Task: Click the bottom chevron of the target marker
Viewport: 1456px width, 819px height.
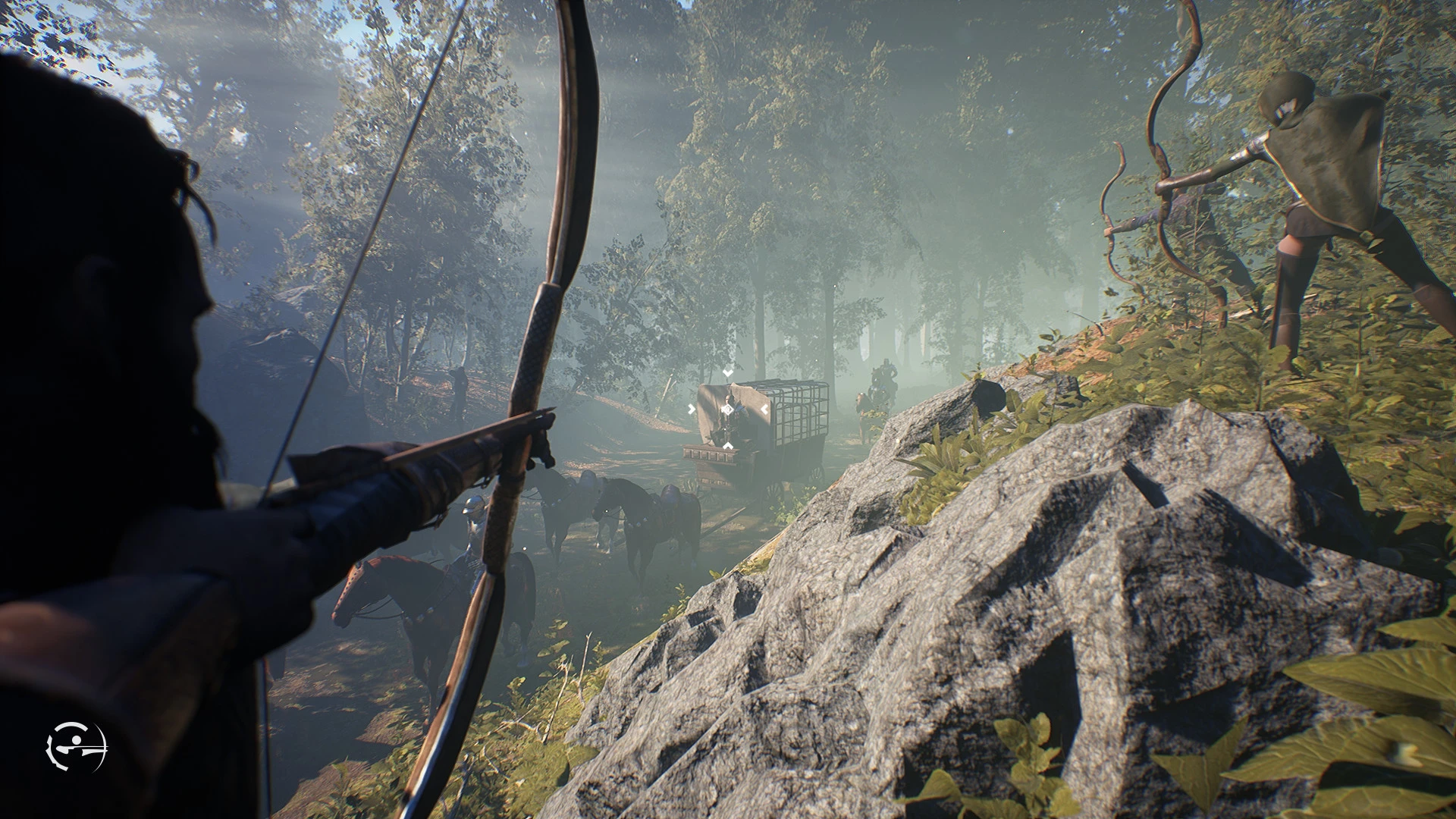Action: click(x=727, y=444)
